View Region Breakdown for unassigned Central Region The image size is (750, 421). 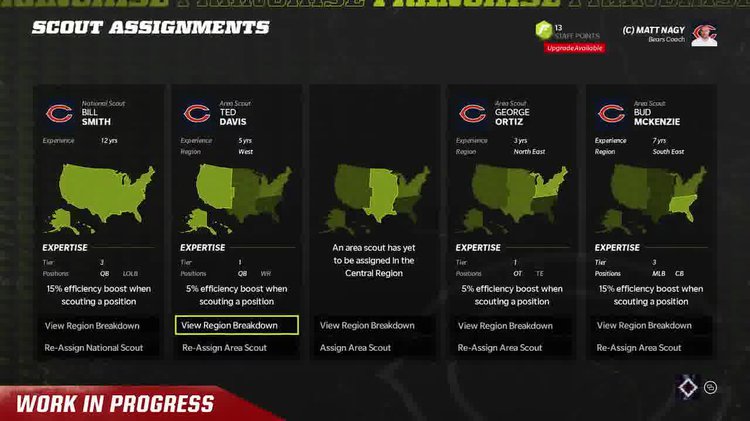pyautogui.click(x=367, y=325)
